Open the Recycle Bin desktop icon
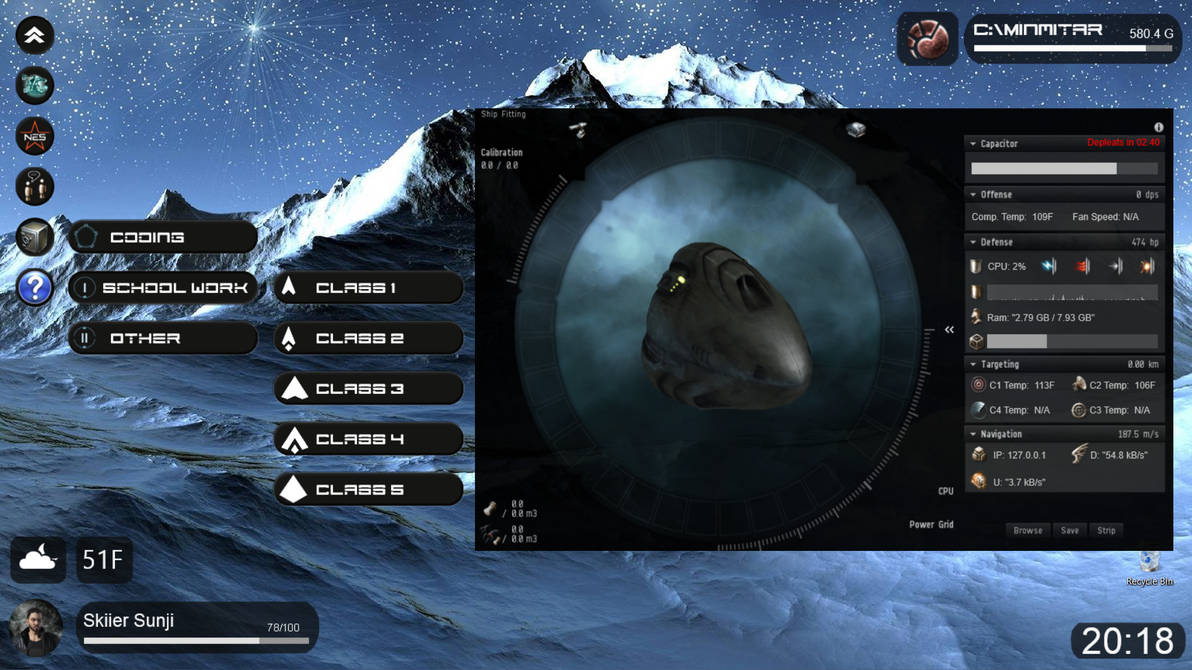 click(1150, 567)
